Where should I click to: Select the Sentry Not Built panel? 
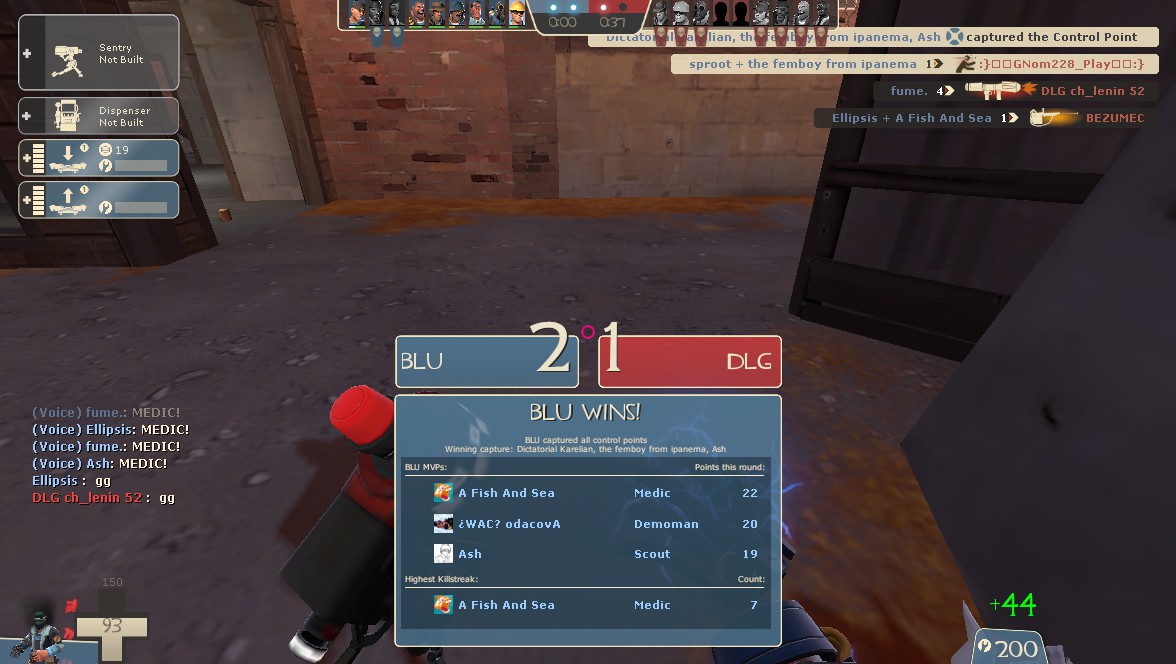click(x=98, y=53)
